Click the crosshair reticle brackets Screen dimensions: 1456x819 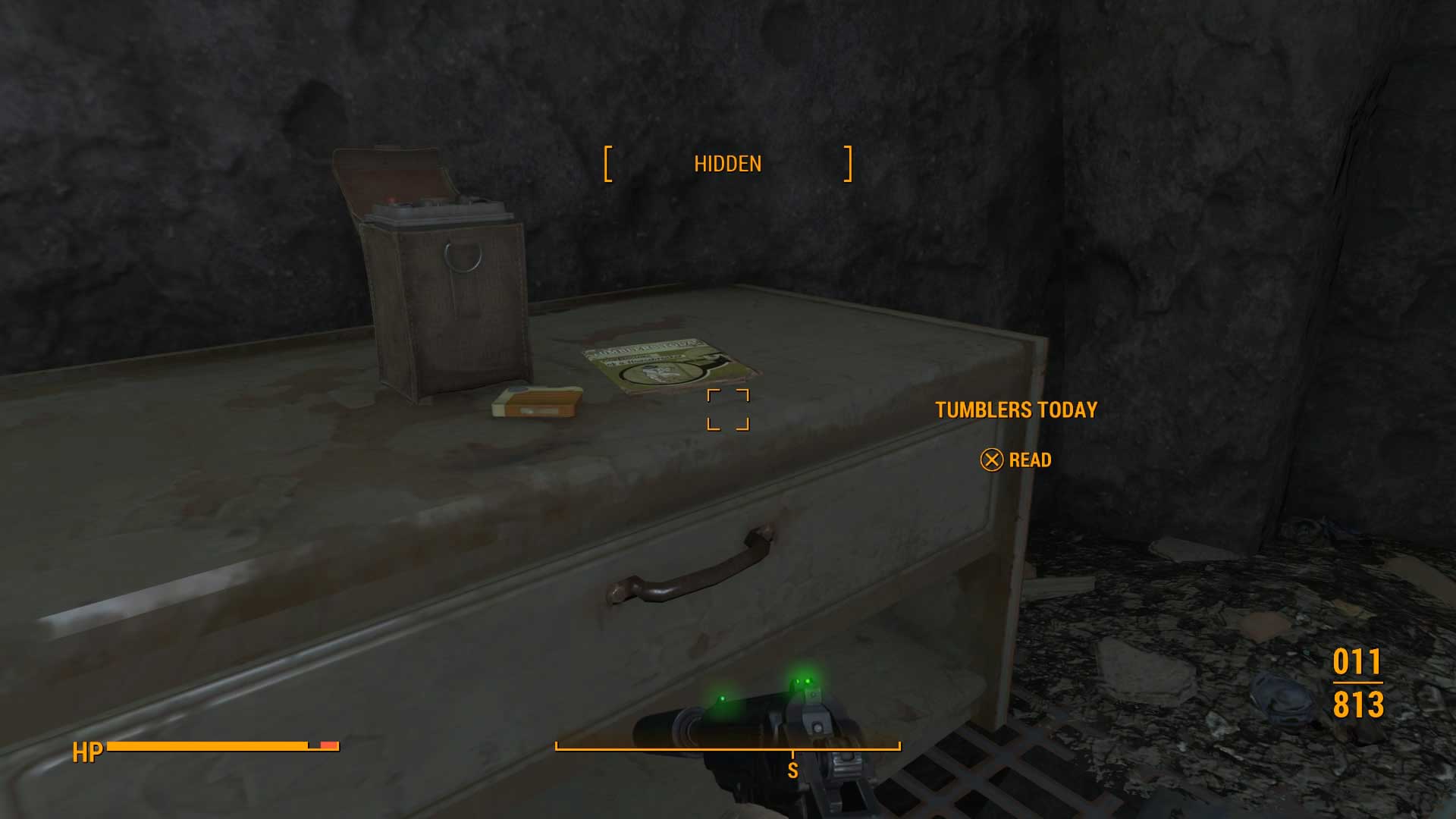tap(730, 409)
